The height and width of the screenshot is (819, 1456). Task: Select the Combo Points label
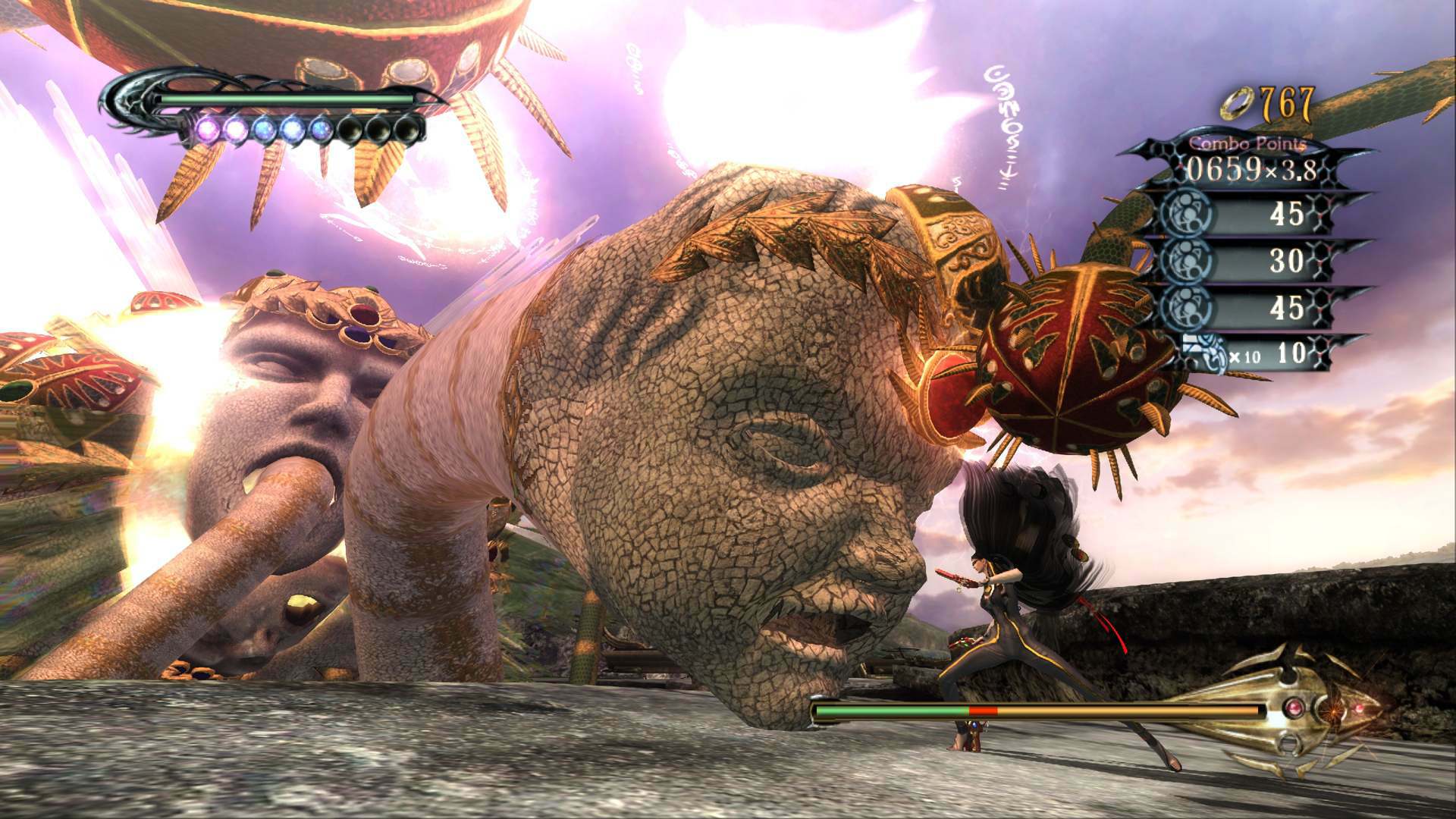coord(1247,144)
